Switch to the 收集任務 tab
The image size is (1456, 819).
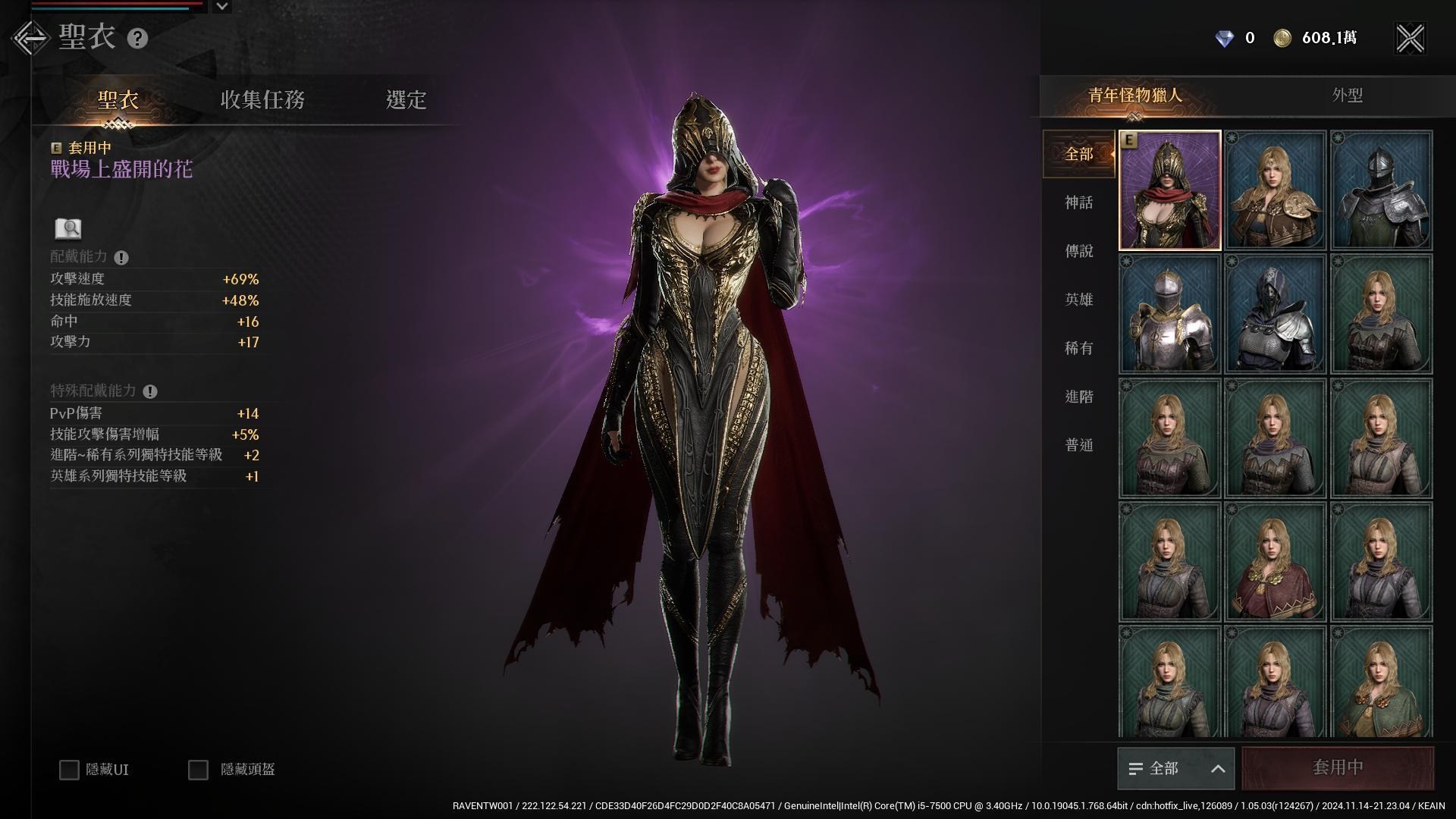tap(262, 99)
